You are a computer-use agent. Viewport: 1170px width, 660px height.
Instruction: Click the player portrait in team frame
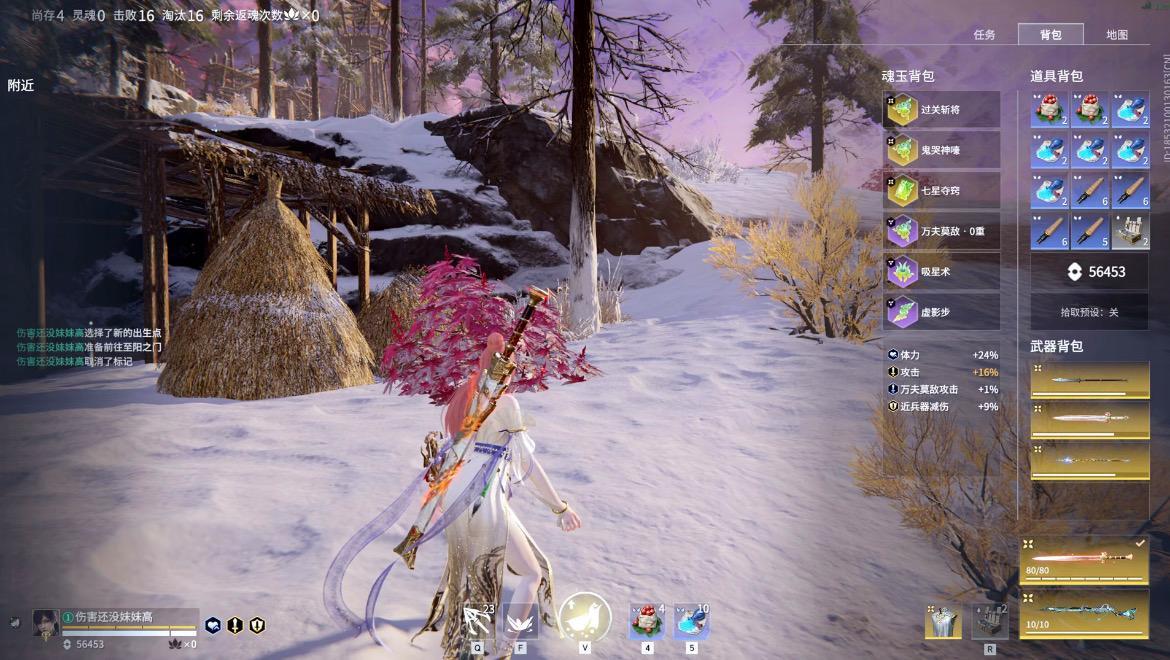[45, 623]
